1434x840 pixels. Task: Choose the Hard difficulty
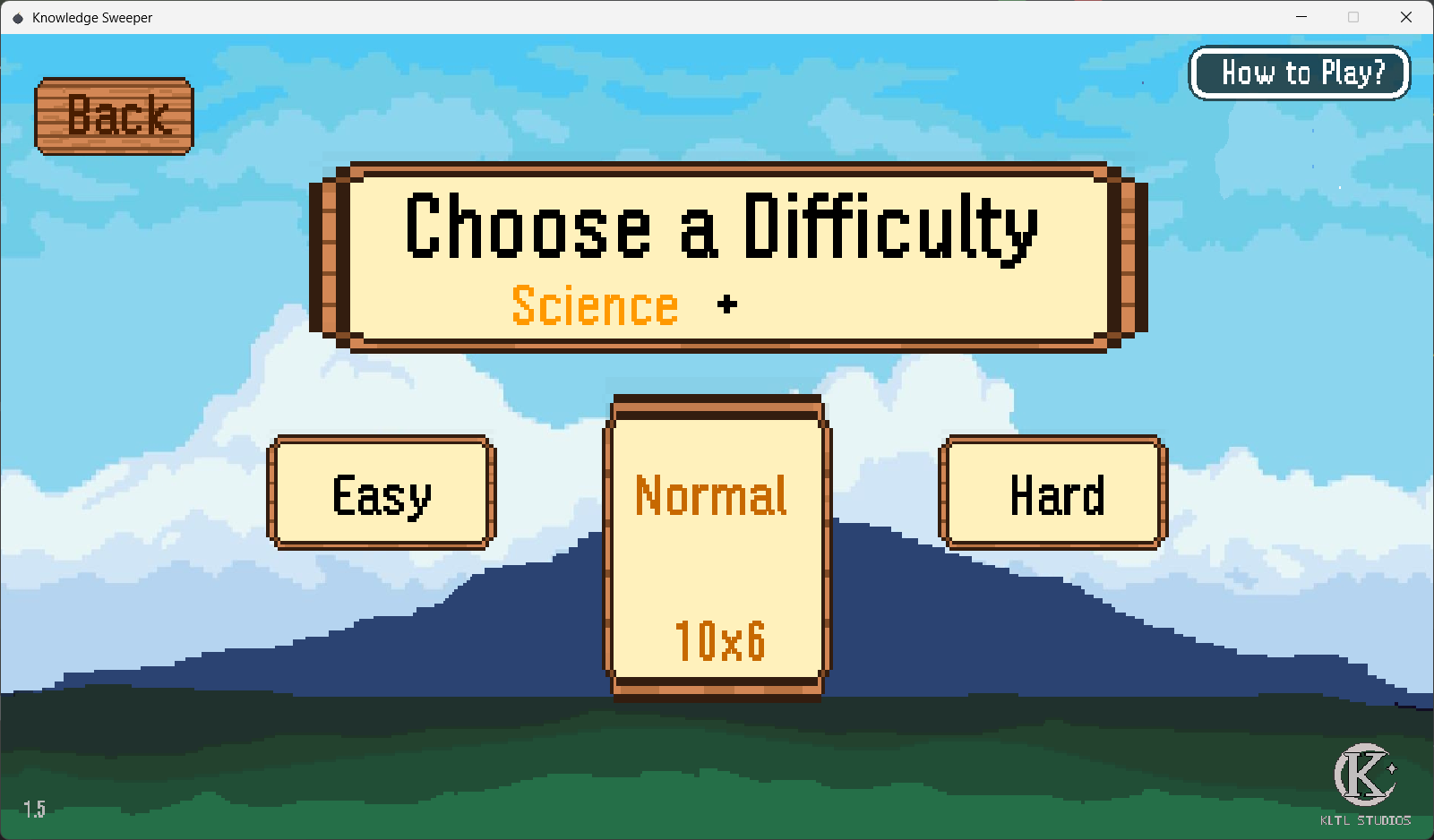click(1053, 493)
